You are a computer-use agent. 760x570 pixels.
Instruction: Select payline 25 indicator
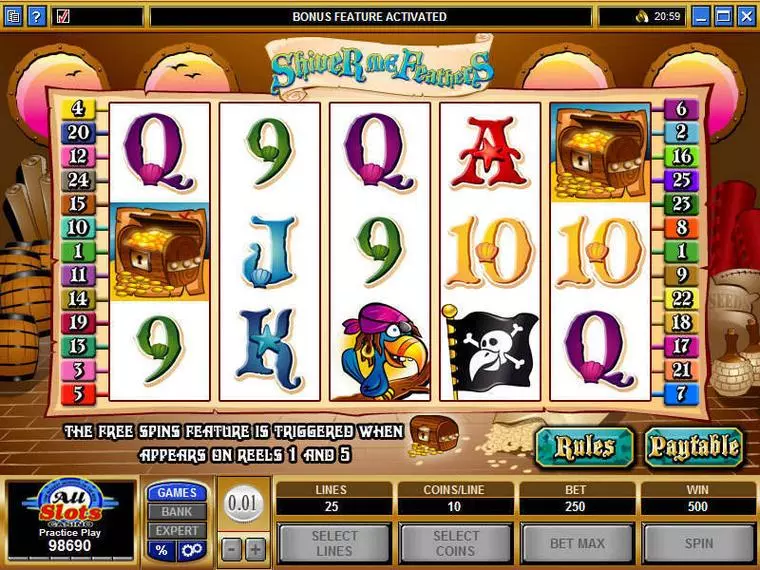[682, 180]
